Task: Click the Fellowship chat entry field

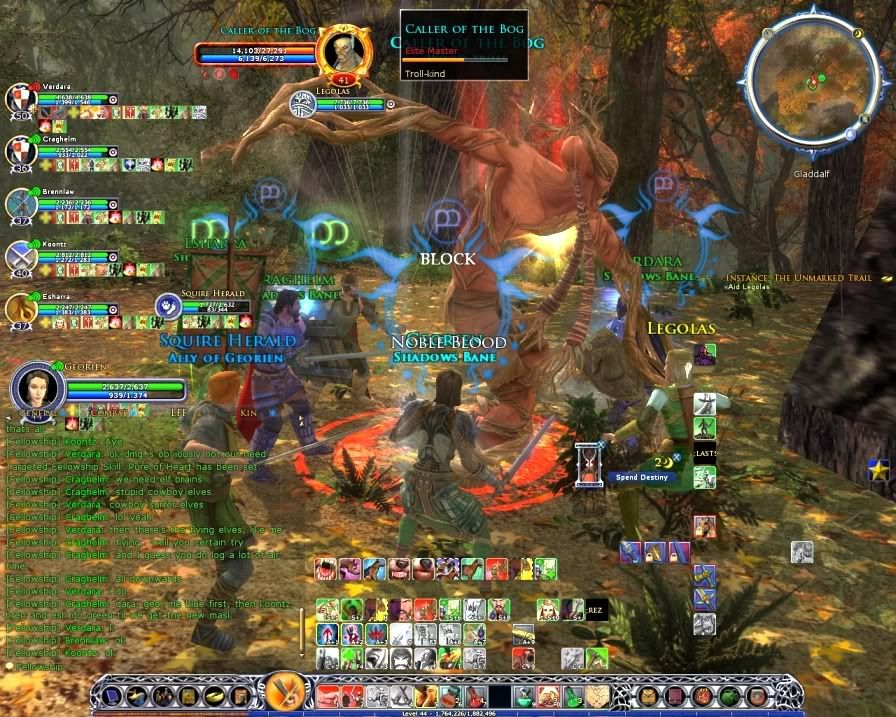Action: pos(150,666)
